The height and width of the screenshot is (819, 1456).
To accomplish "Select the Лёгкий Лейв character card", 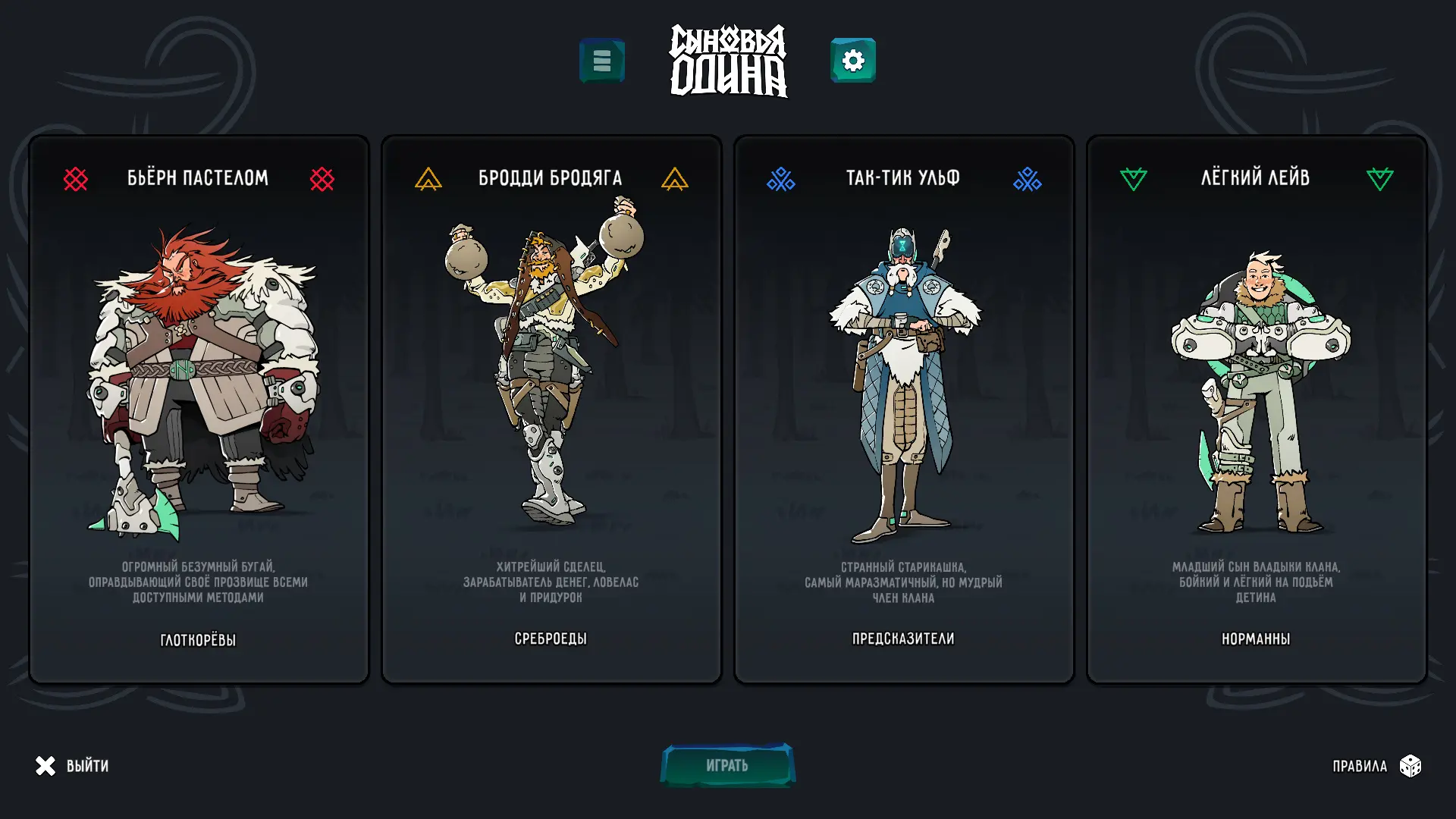I will click(1257, 409).
